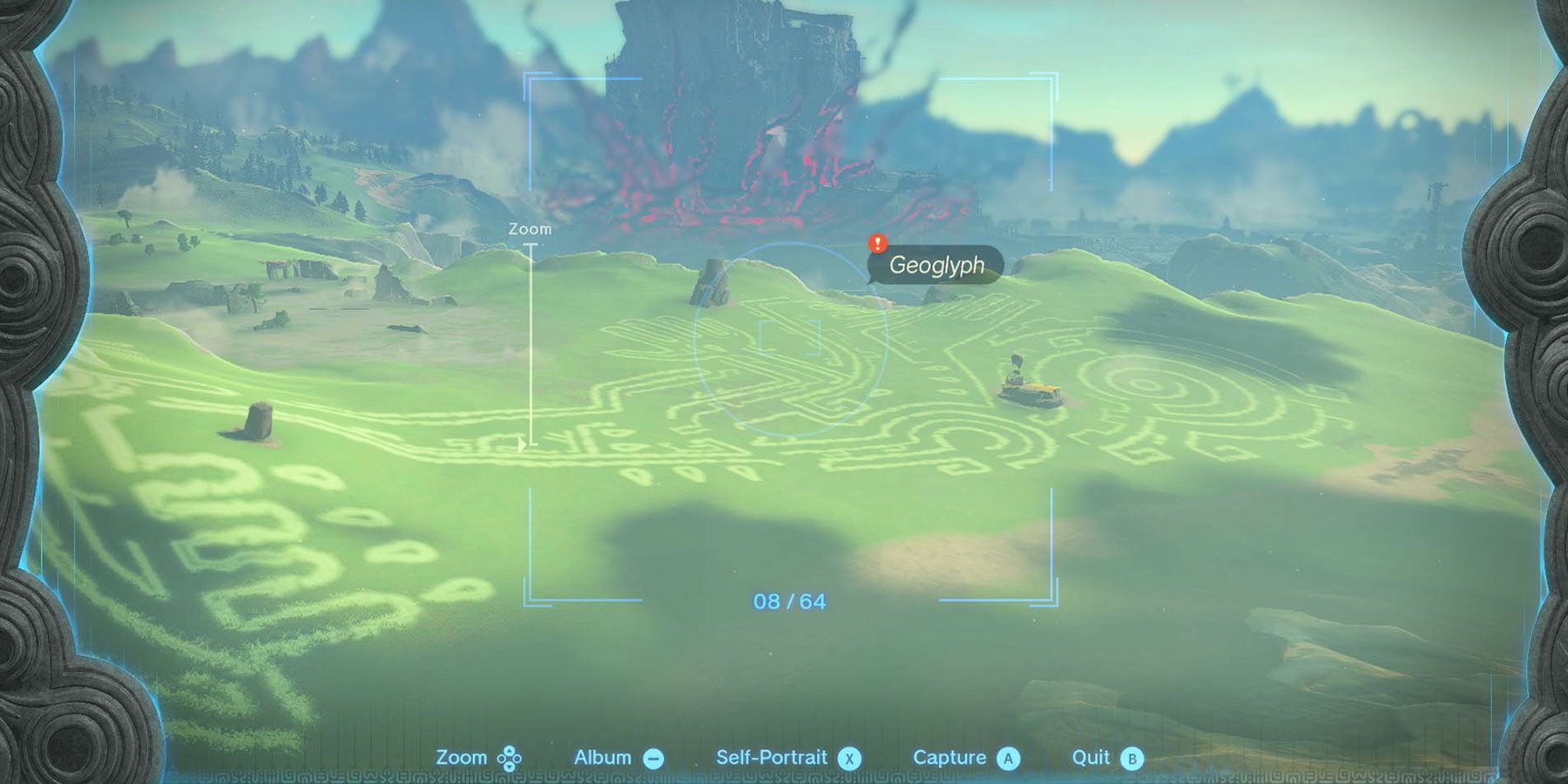Viewport: 1568px width, 784px height.
Task: Click the A button icon beside Capture
Action: click(1008, 757)
